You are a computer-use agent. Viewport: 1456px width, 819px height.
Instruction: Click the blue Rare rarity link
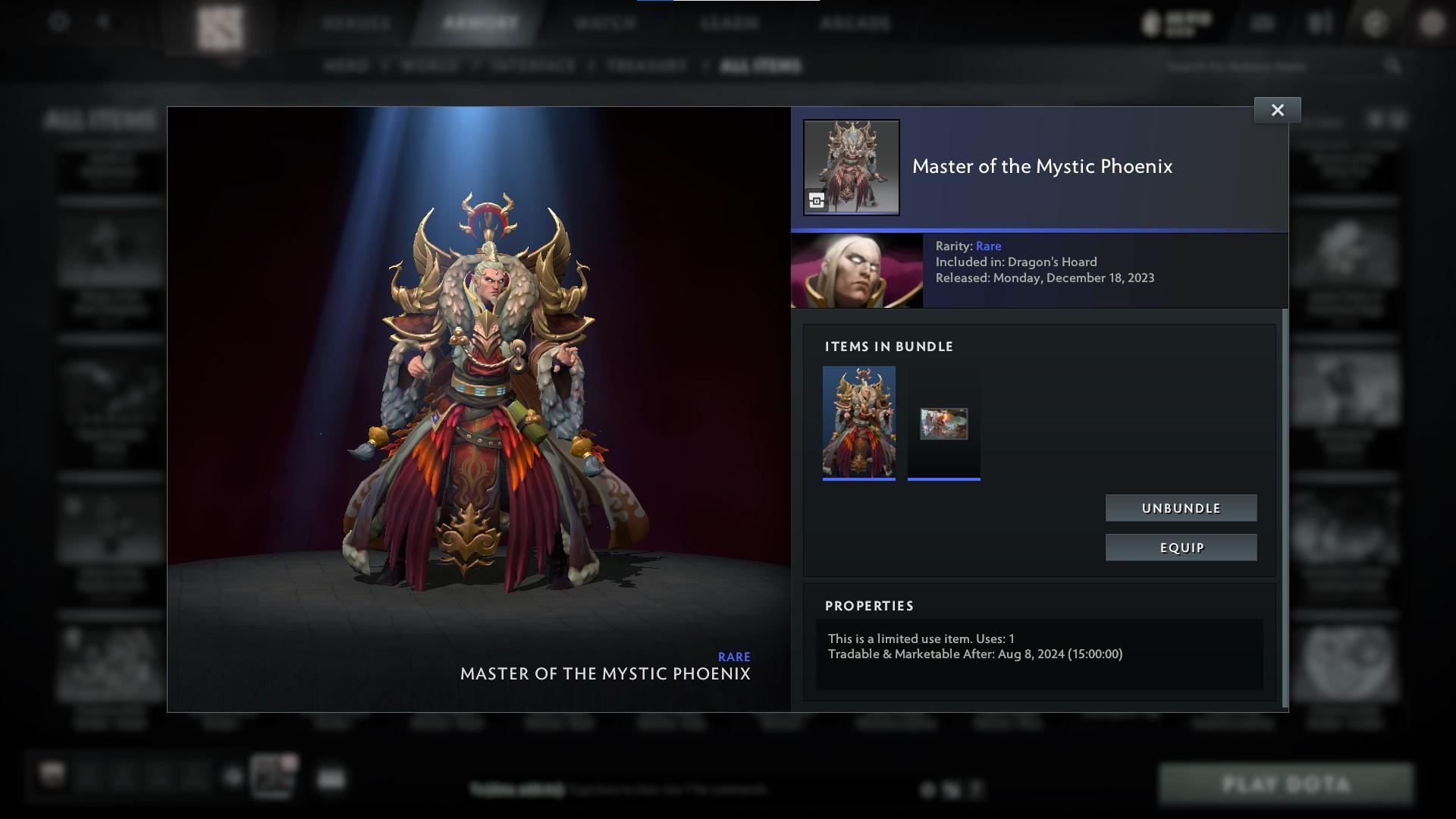tap(990, 246)
